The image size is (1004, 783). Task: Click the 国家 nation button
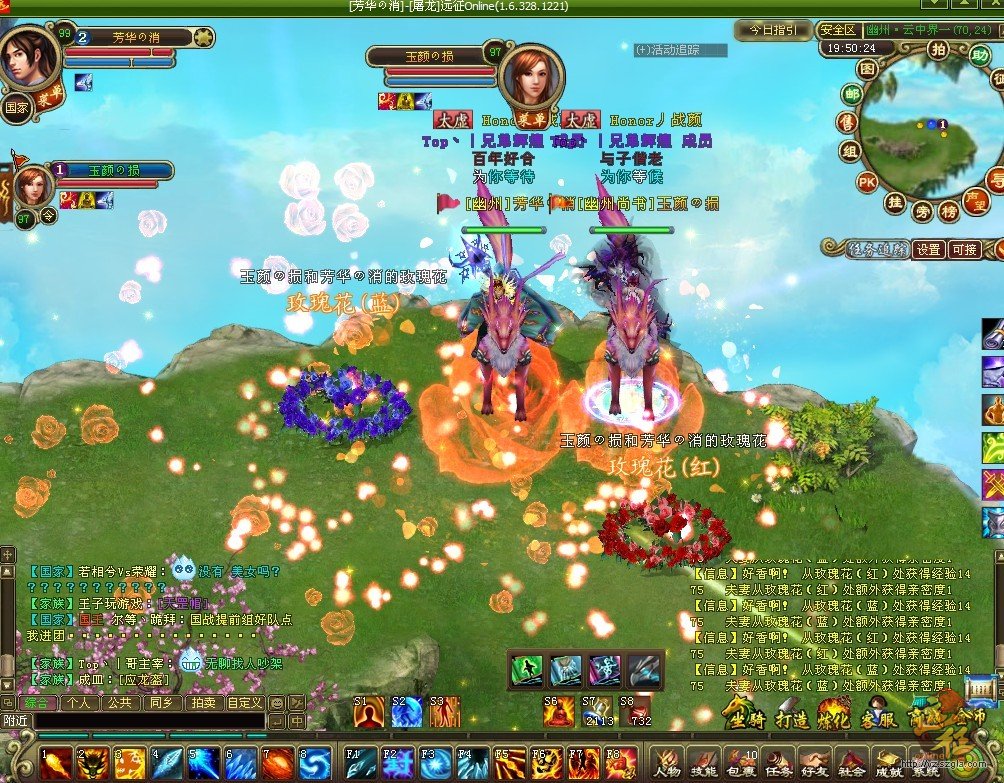point(15,107)
